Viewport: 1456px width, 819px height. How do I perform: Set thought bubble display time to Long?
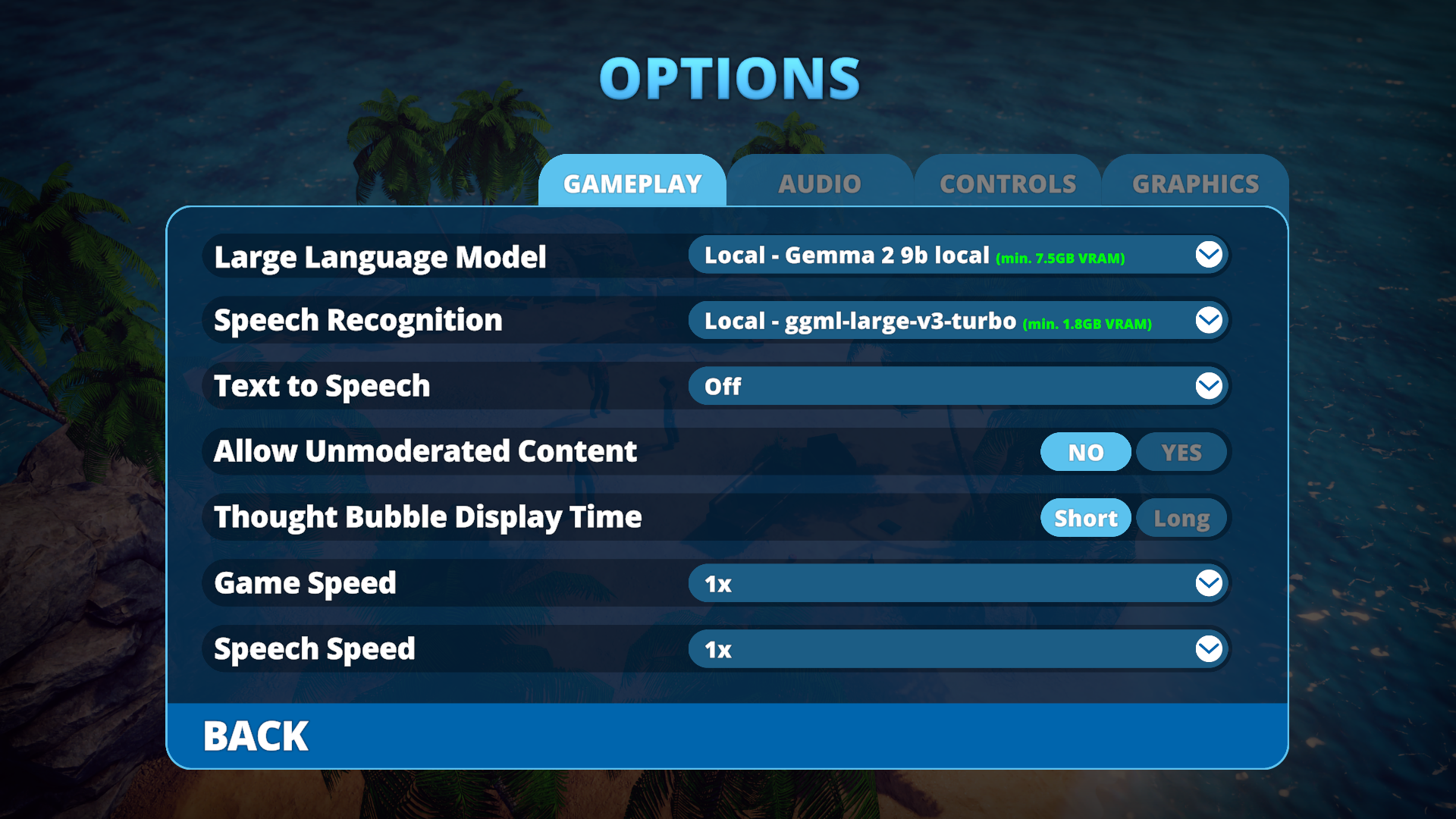(1181, 519)
